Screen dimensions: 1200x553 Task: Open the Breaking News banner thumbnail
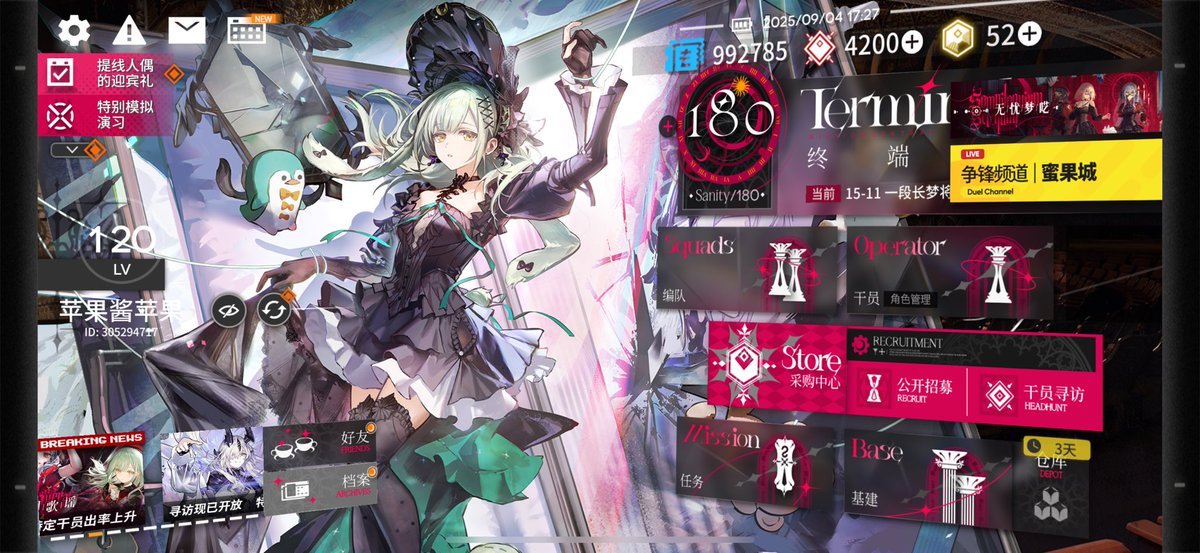click(x=92, y=480)
